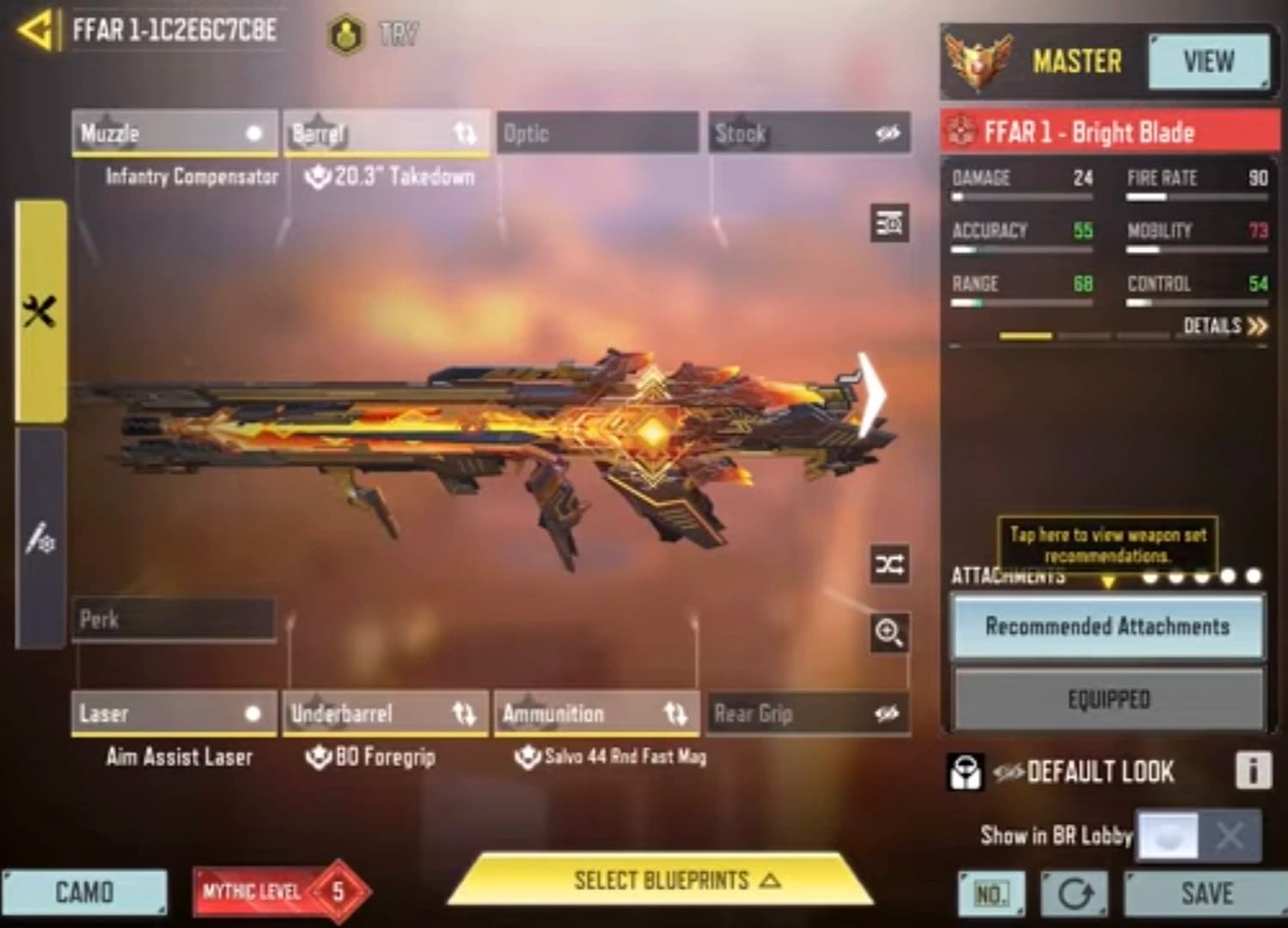Choose the Optic attachment slot

point(597,133)
